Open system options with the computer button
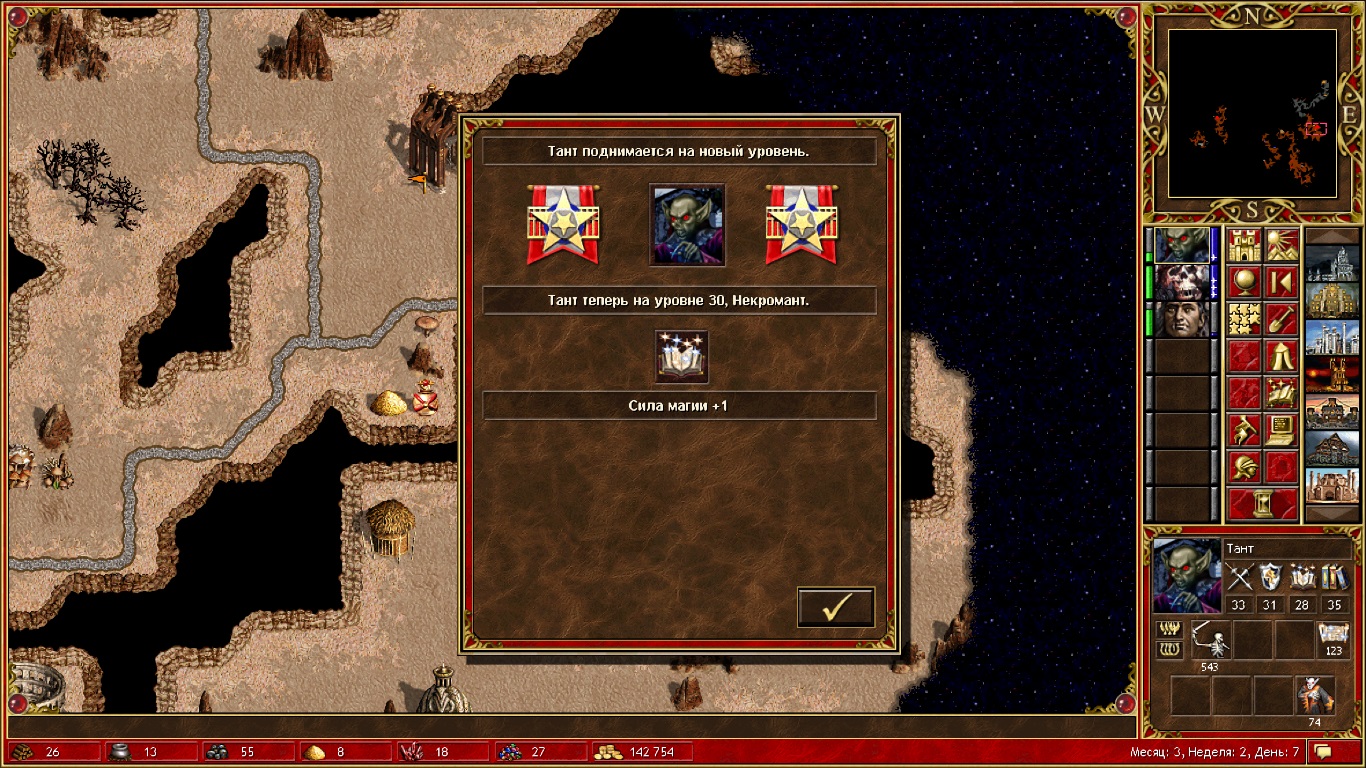This screenshot has height=768, width=1366. point(1281,430)
